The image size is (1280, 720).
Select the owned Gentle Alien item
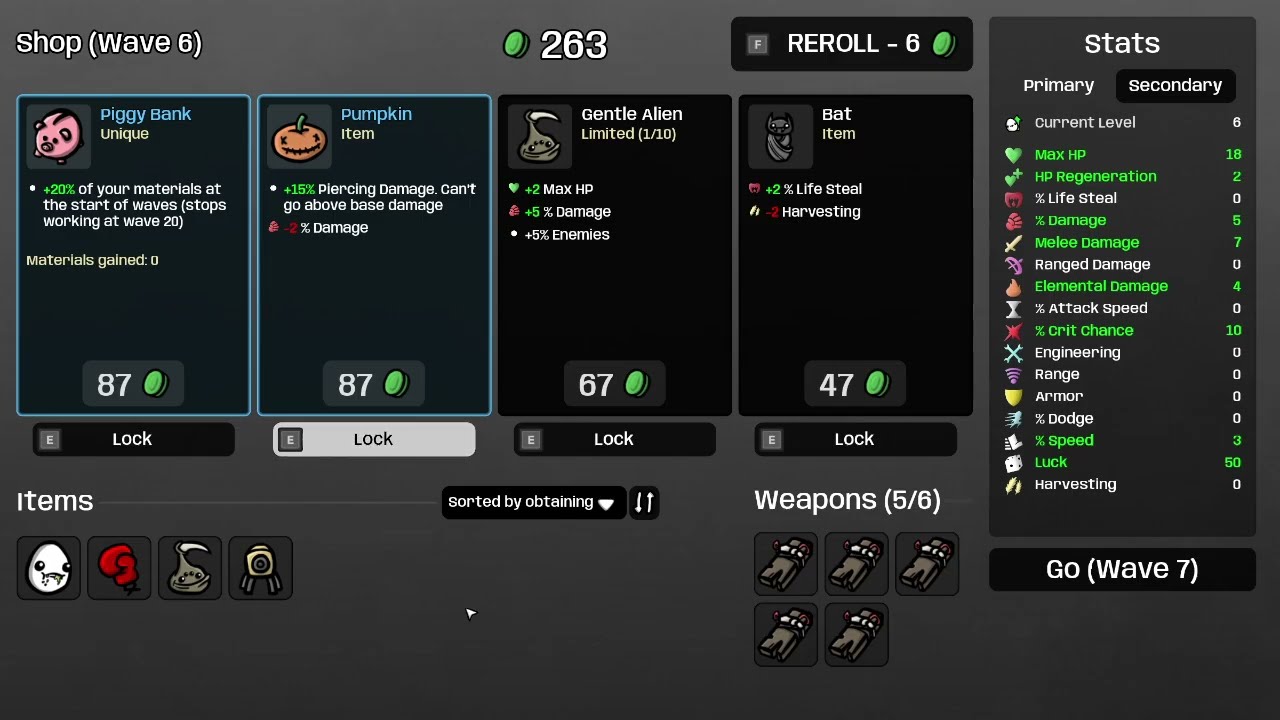click(190, 568)
